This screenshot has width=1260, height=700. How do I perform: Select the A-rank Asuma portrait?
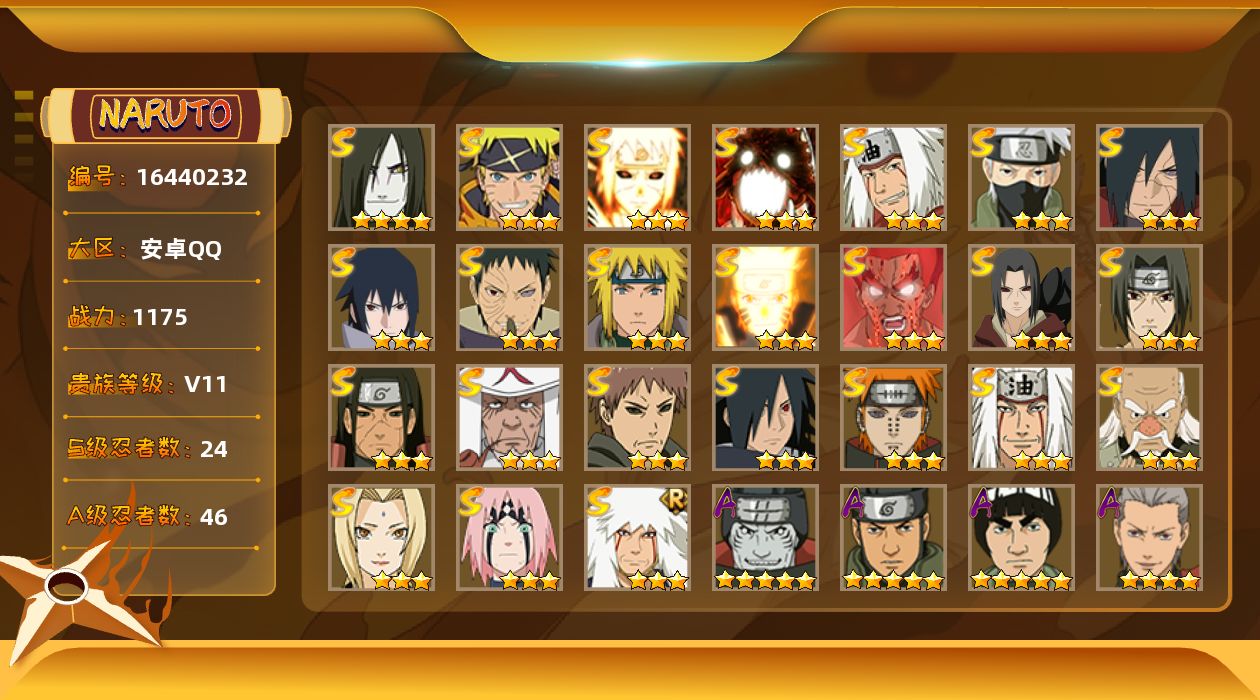point(893,537)
